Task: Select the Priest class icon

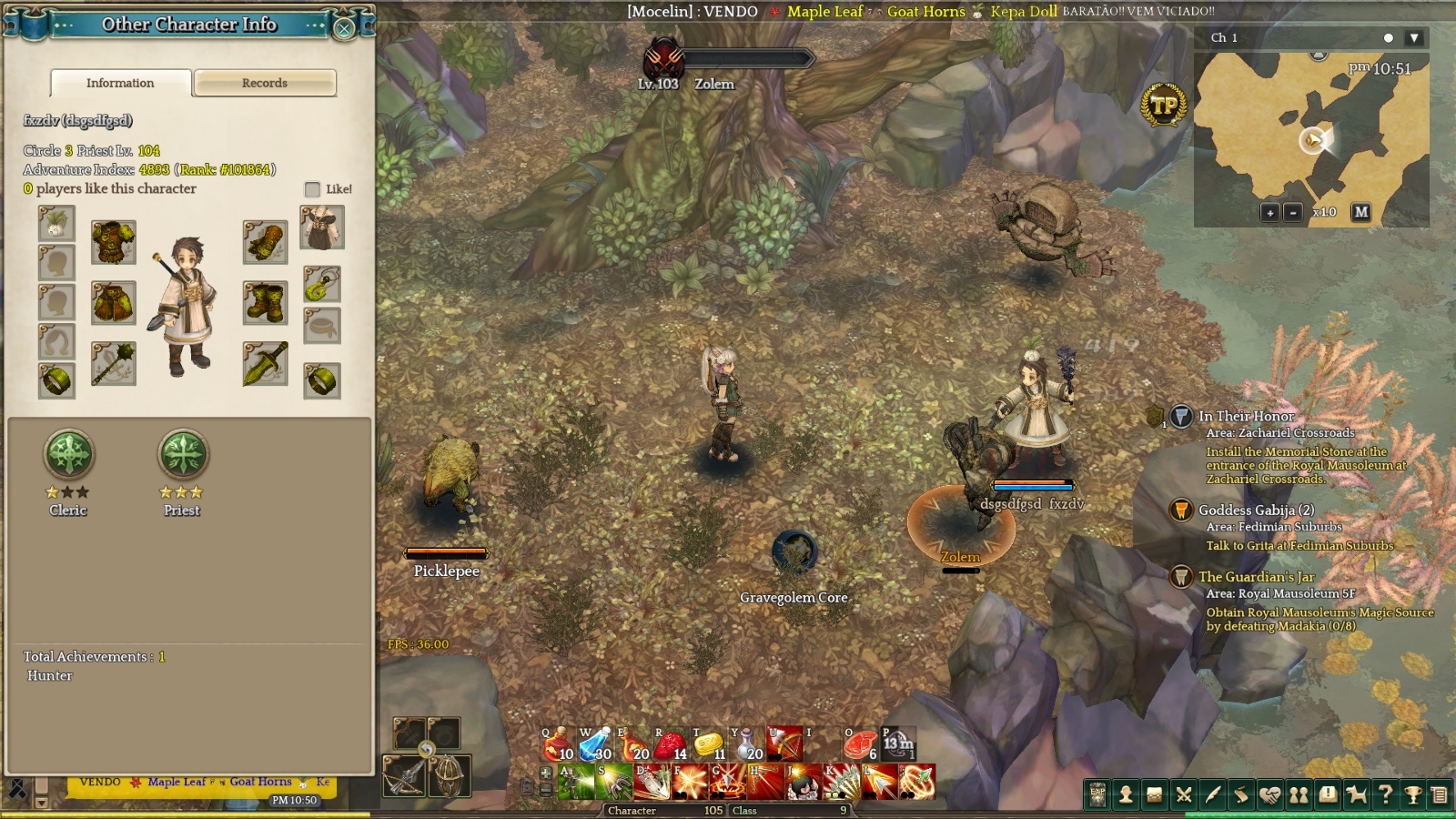Action: coord(182,454)
